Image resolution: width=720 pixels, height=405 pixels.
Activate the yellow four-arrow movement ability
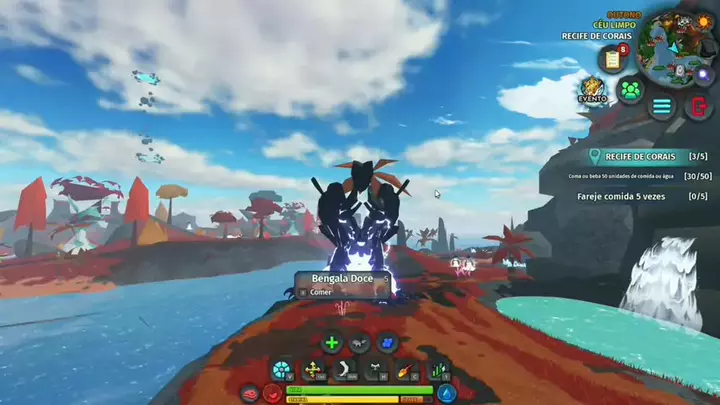tap(313, 371)
